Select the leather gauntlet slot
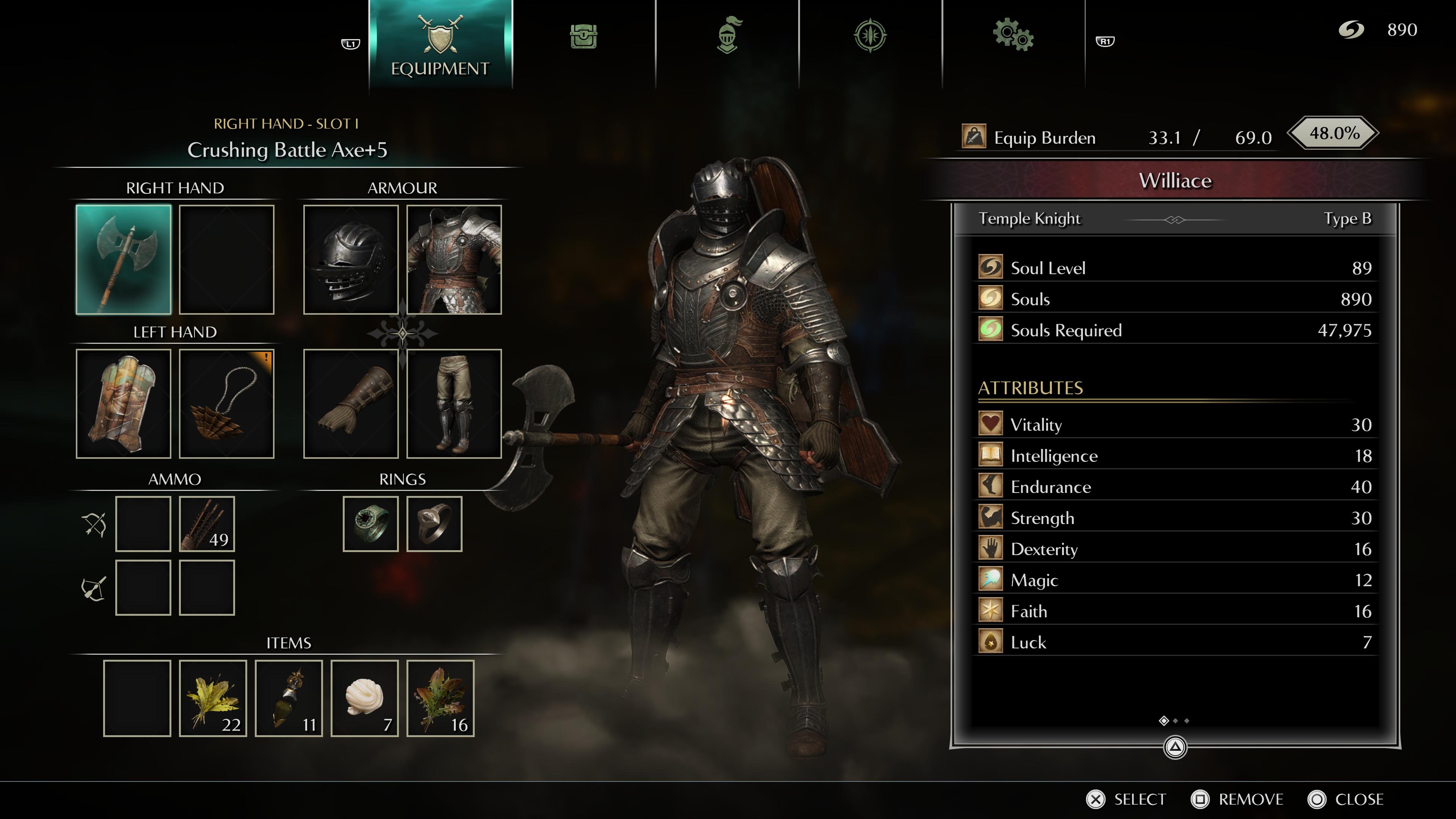1456x819 pixels. 350,403
